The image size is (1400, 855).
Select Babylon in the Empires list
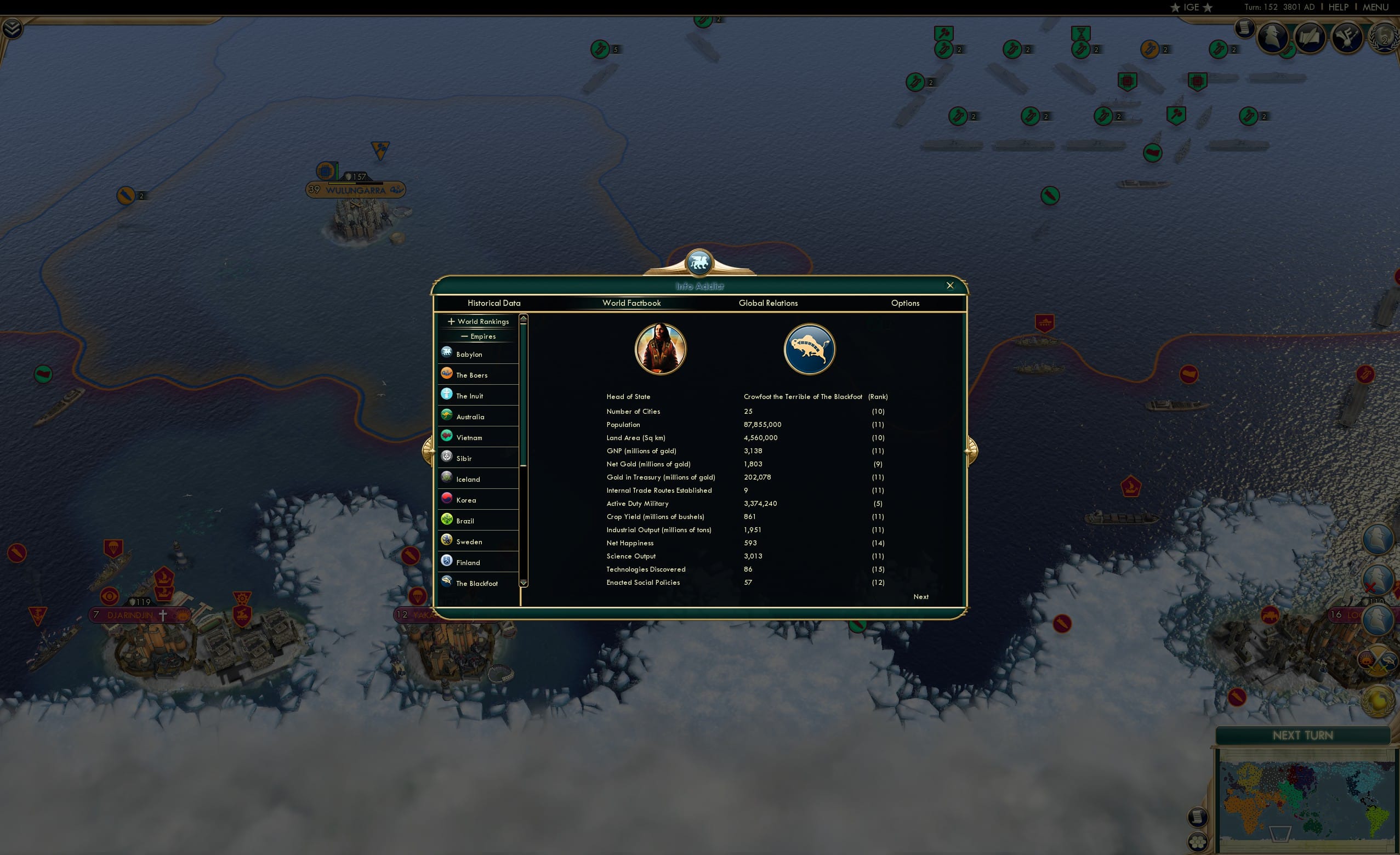point(469,354)
